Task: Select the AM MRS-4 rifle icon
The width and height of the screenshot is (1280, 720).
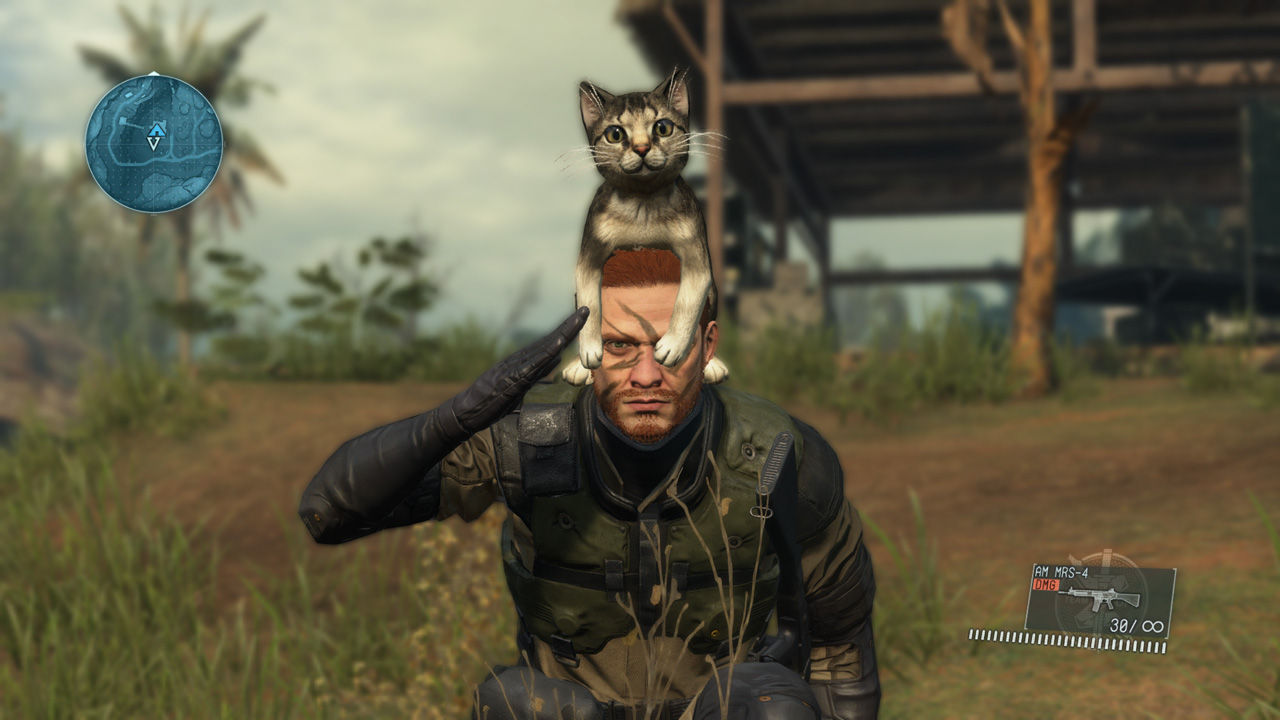Action: (1101, 598)
